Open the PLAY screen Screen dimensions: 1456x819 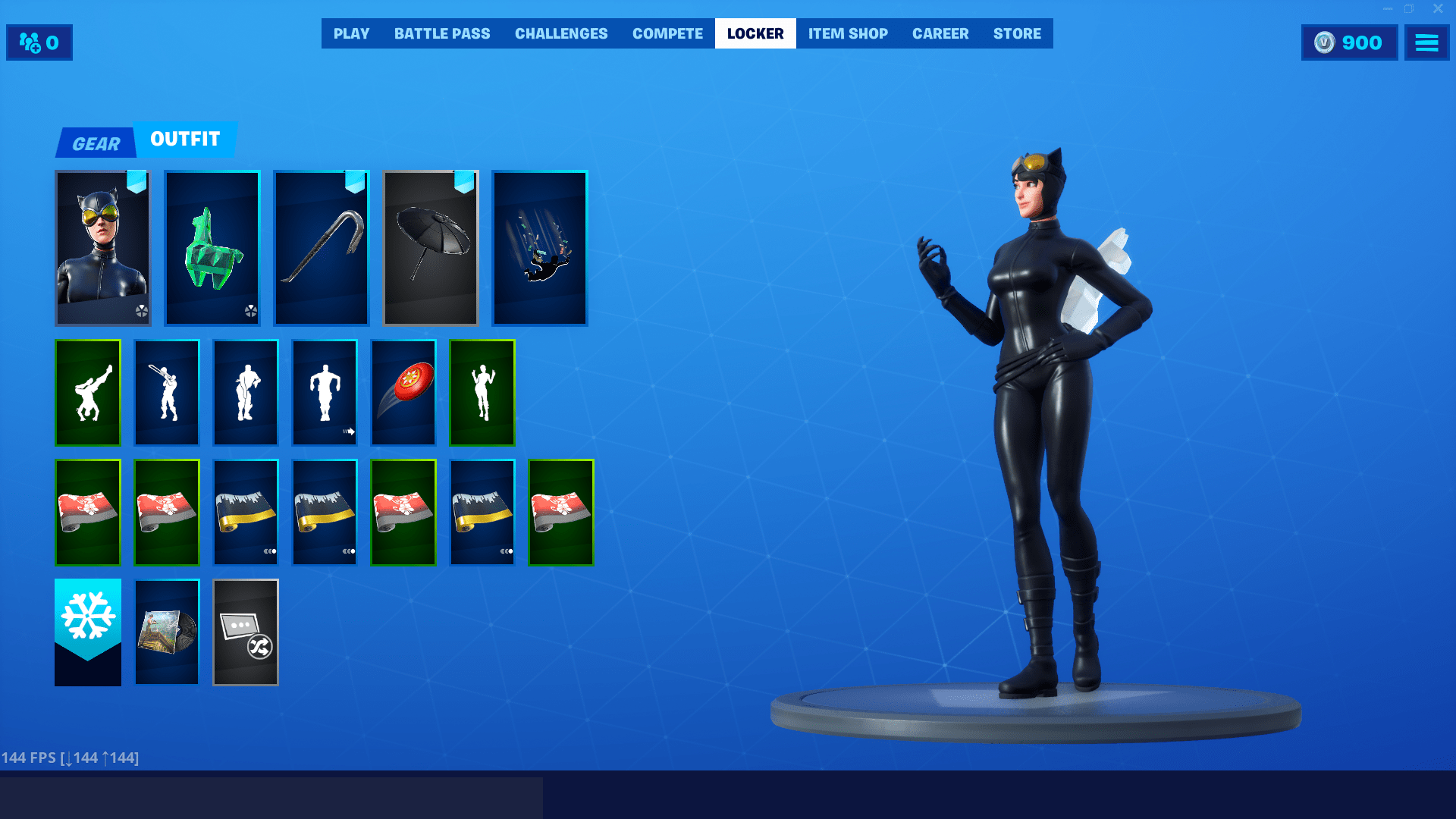pyautogui.click(x=351, y=33)
